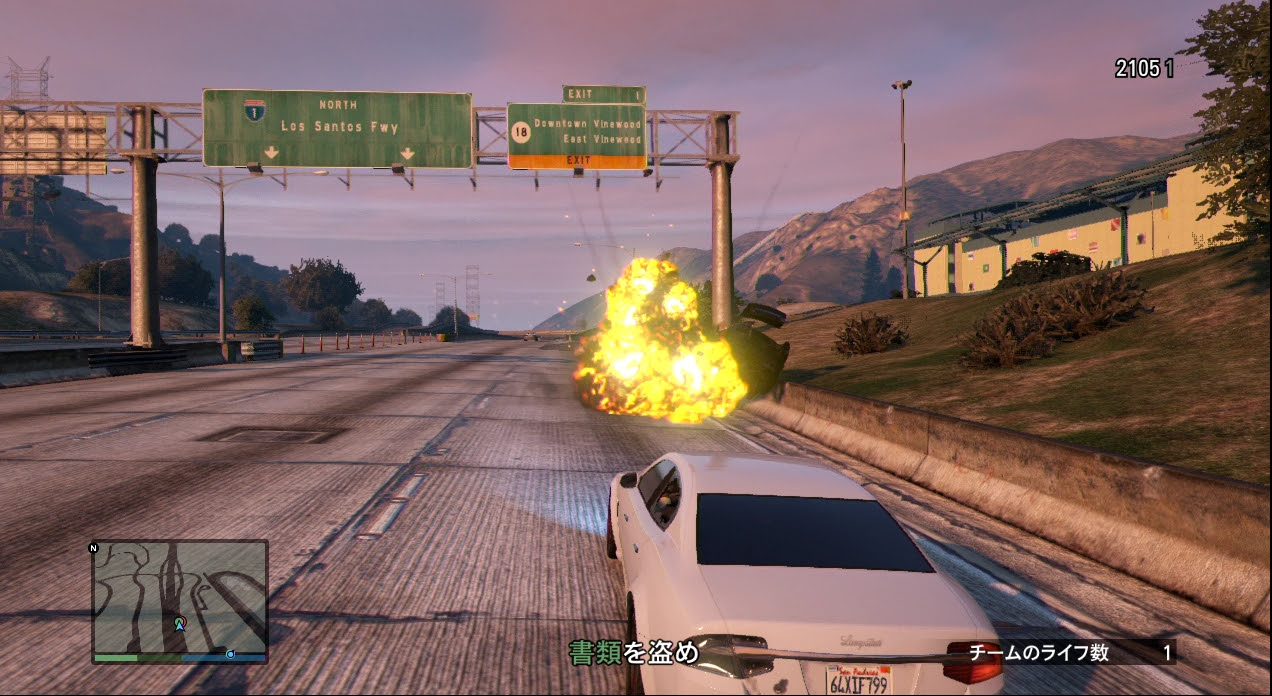This screenshot has width=1272, height=696.
Task: Open the minimap road view
Action: (180, 595)
